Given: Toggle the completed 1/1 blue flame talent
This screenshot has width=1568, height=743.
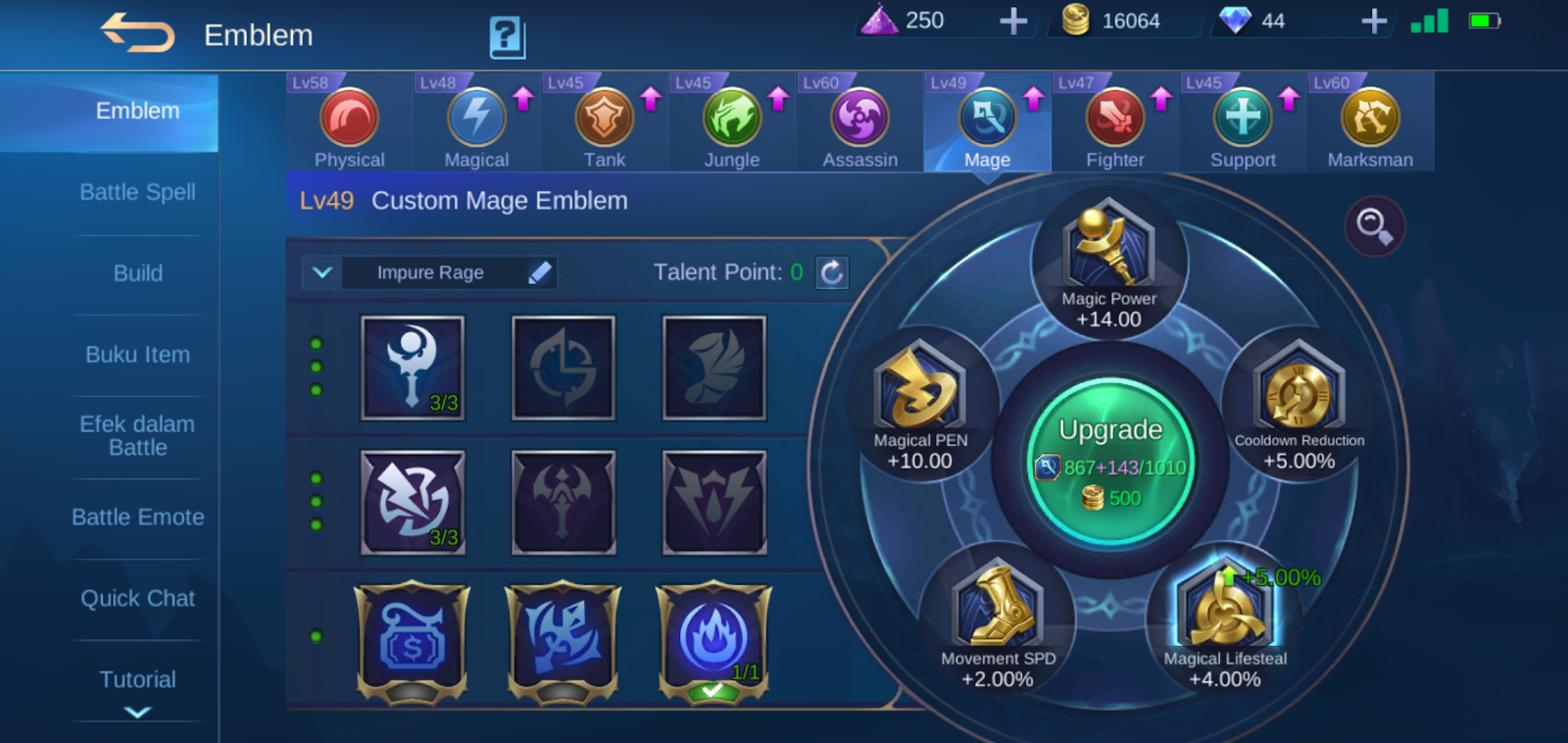Looking at the screenshot, I should [x=712, y=638].
